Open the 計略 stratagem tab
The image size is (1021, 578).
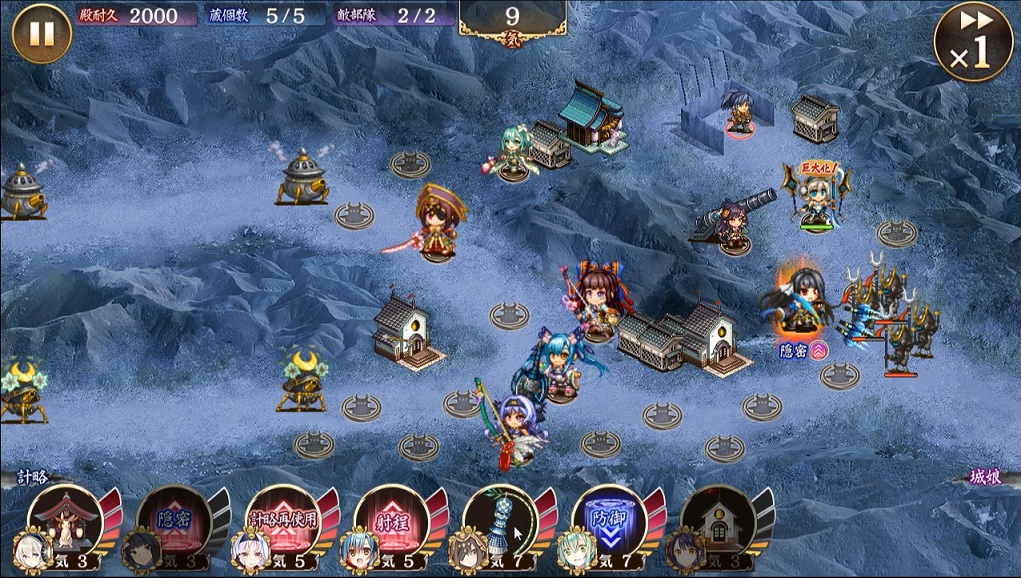point(33,477)
